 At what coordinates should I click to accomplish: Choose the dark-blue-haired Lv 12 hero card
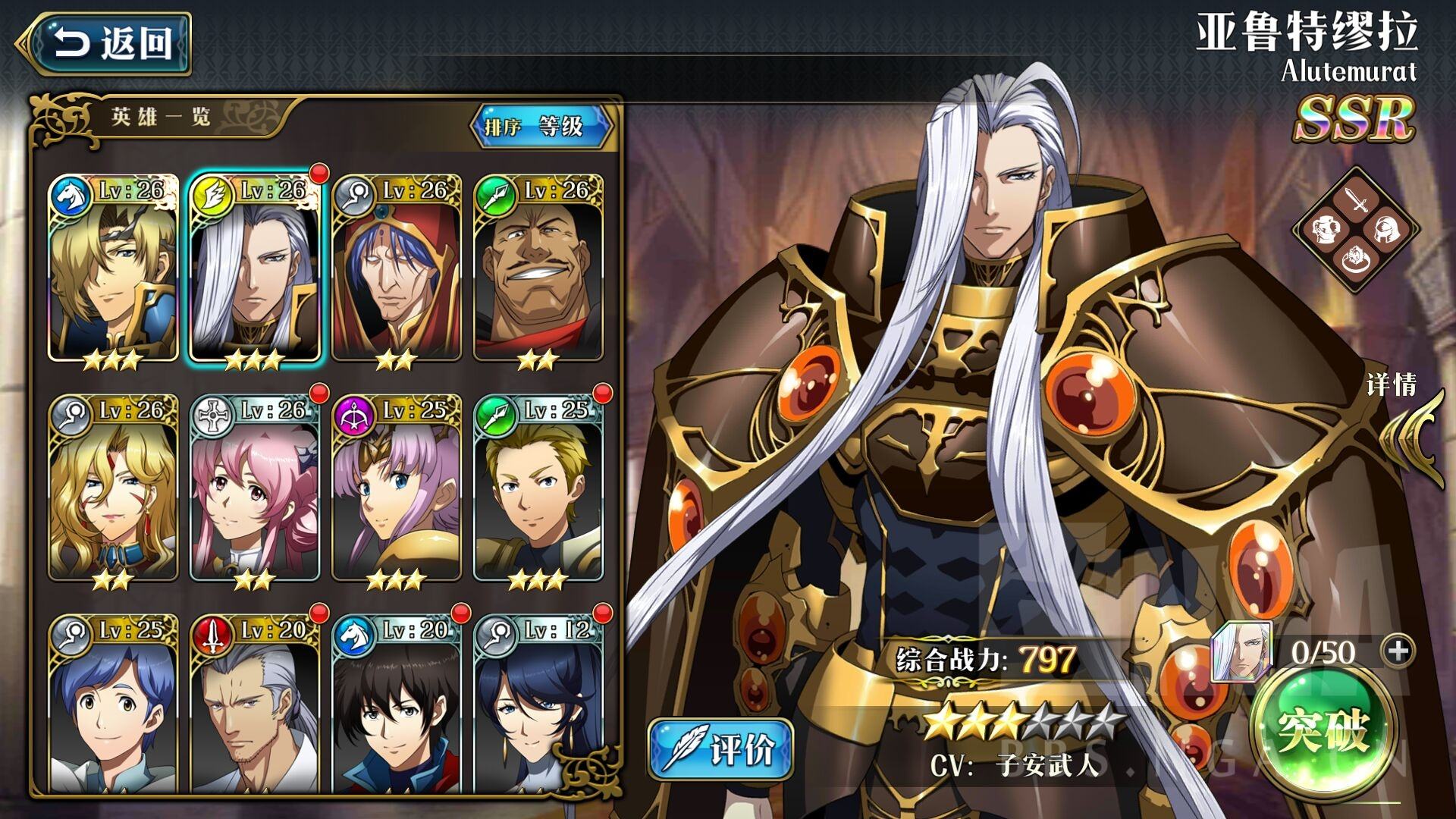click(x=538, y=705)
